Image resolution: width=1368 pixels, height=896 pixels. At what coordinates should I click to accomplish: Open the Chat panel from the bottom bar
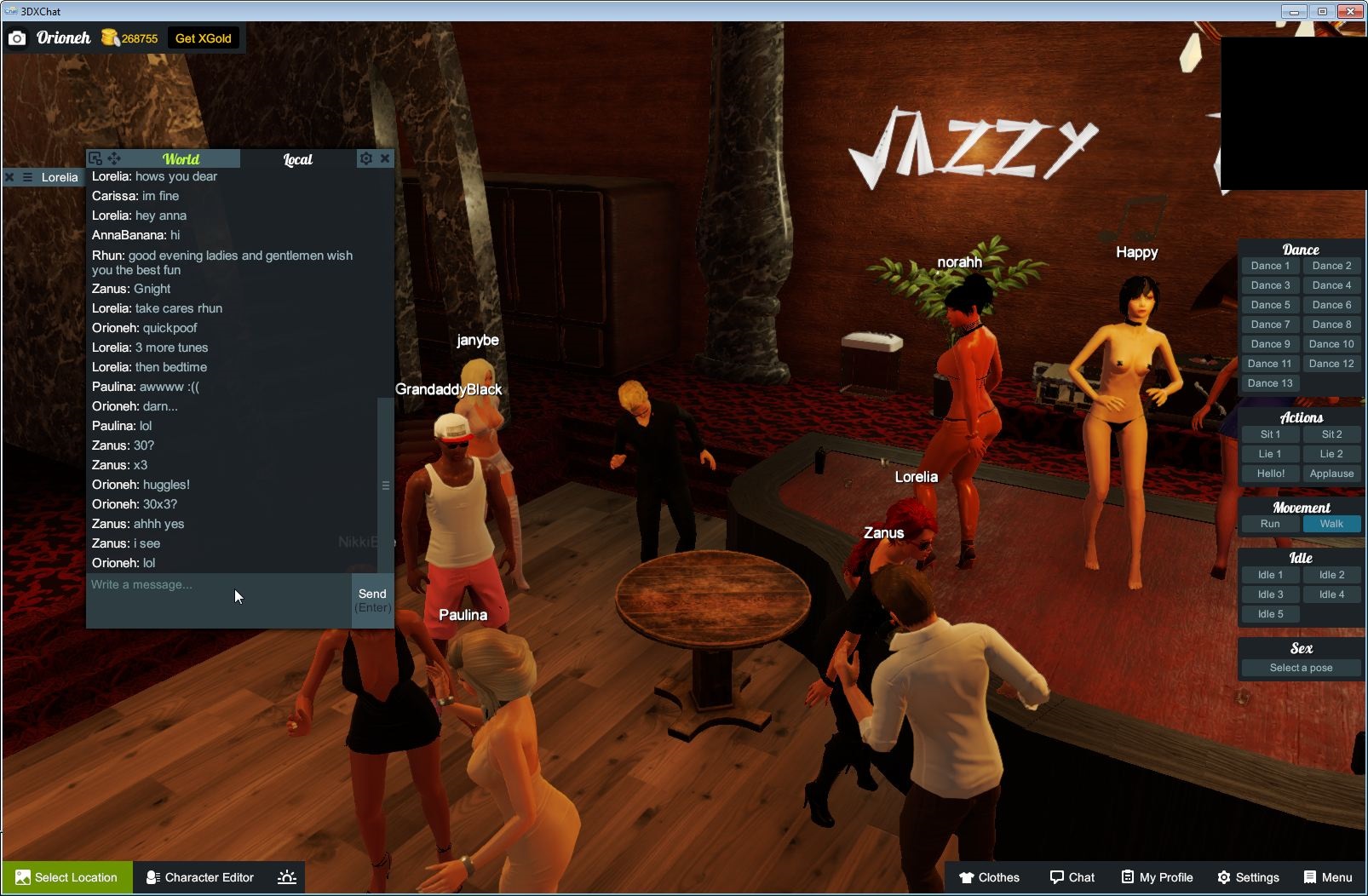(x=1072, y=877)
